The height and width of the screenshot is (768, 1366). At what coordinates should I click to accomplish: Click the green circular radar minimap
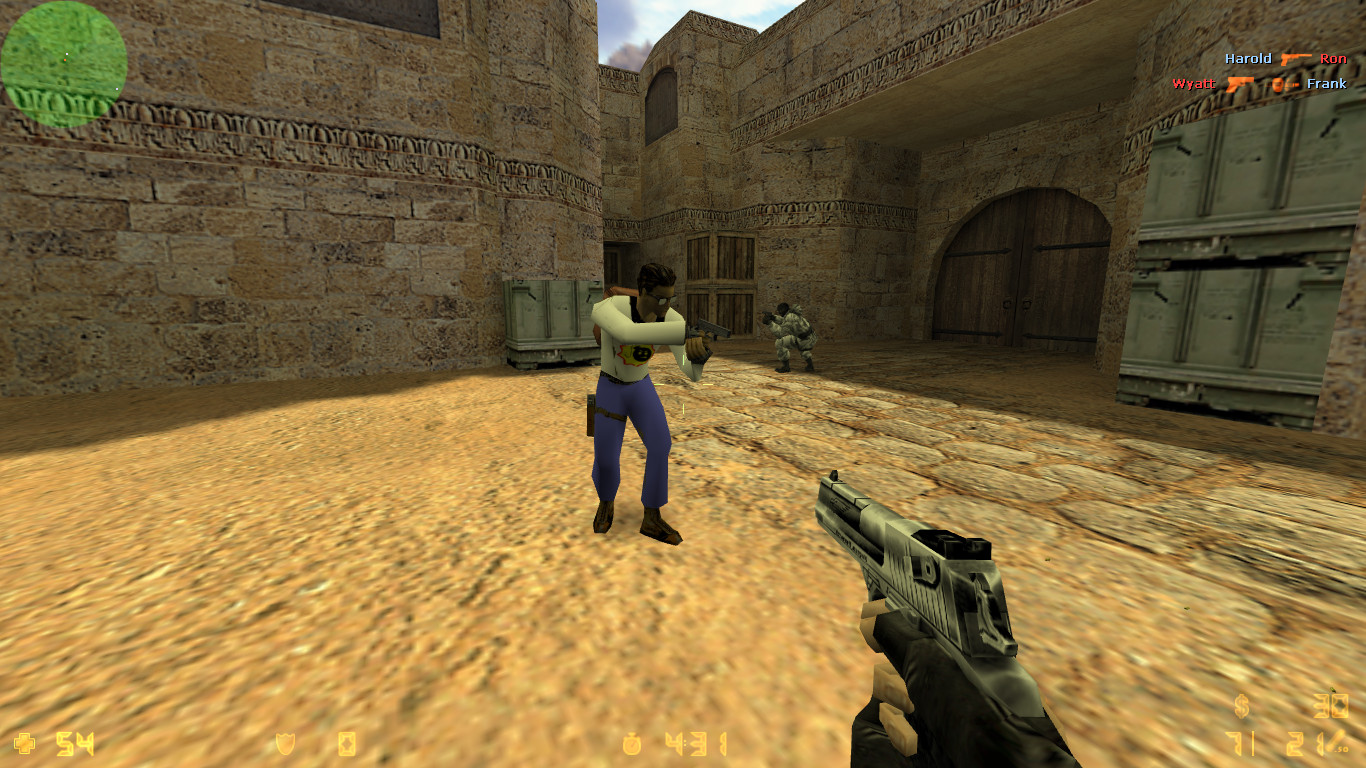[63, 62]
